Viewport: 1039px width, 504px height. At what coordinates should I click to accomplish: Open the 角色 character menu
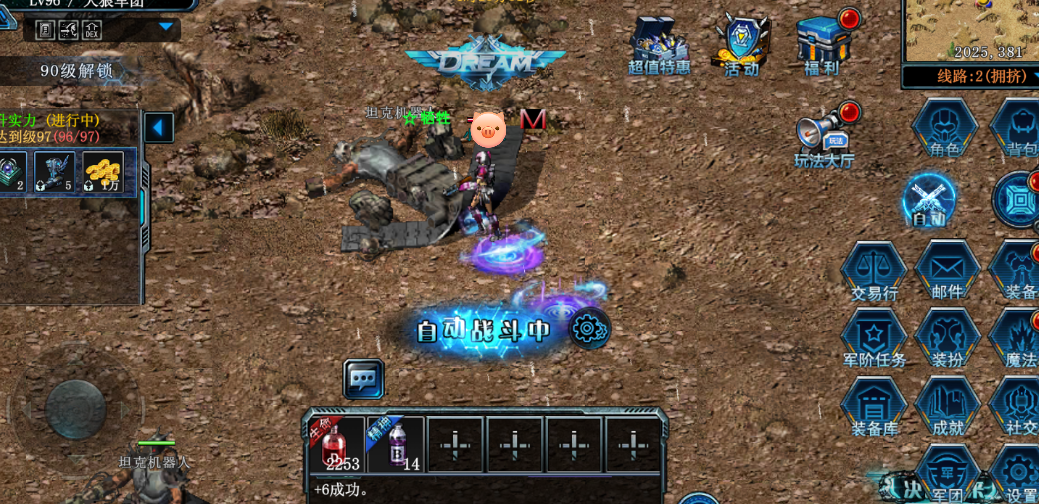(x=944, y=128)
